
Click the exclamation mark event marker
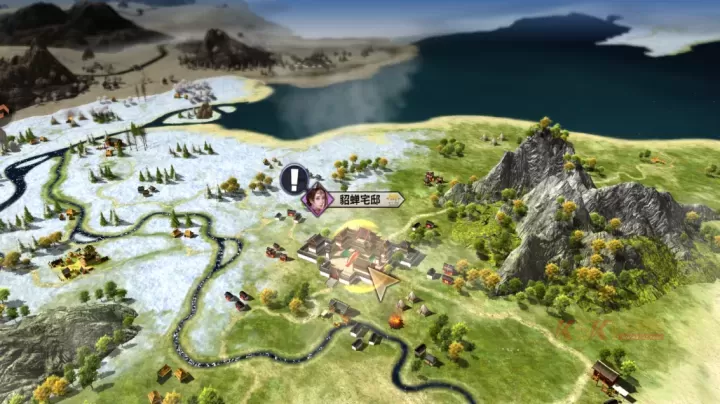pyautogui.click(x=294, y=180)
